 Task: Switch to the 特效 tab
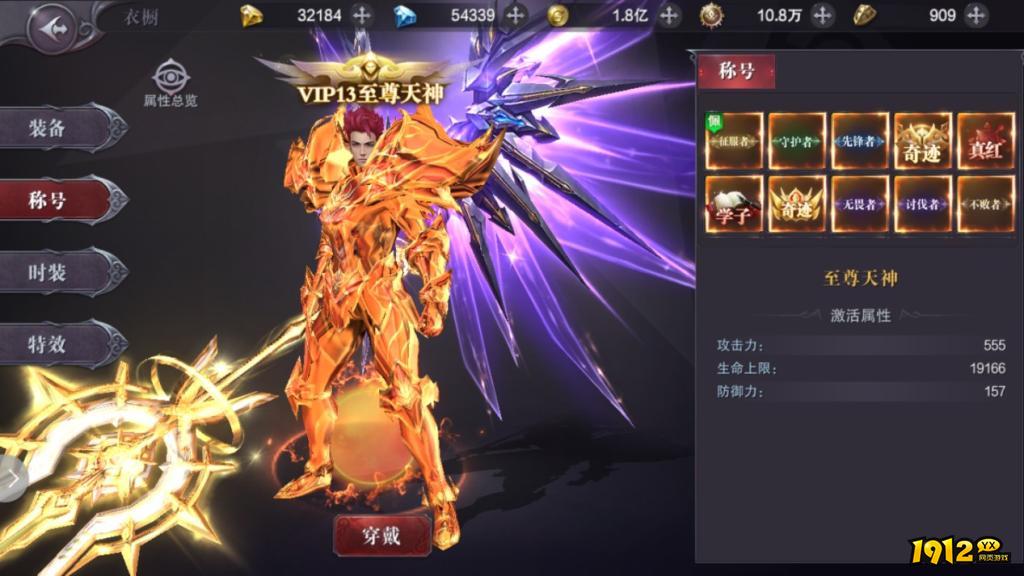point(60,344)
